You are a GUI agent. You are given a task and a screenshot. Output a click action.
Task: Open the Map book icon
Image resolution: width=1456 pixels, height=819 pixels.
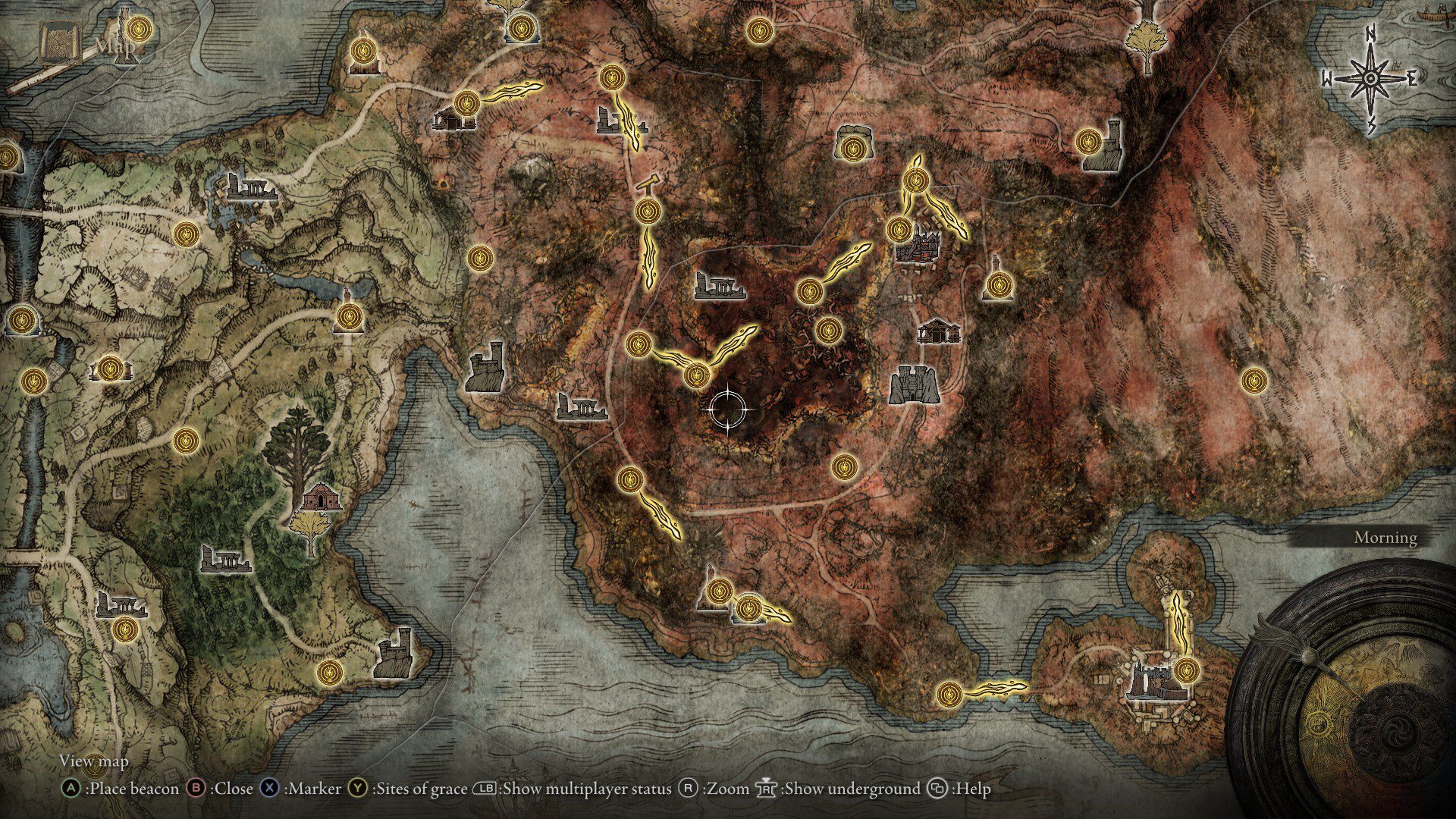click(x=55, y=43)
